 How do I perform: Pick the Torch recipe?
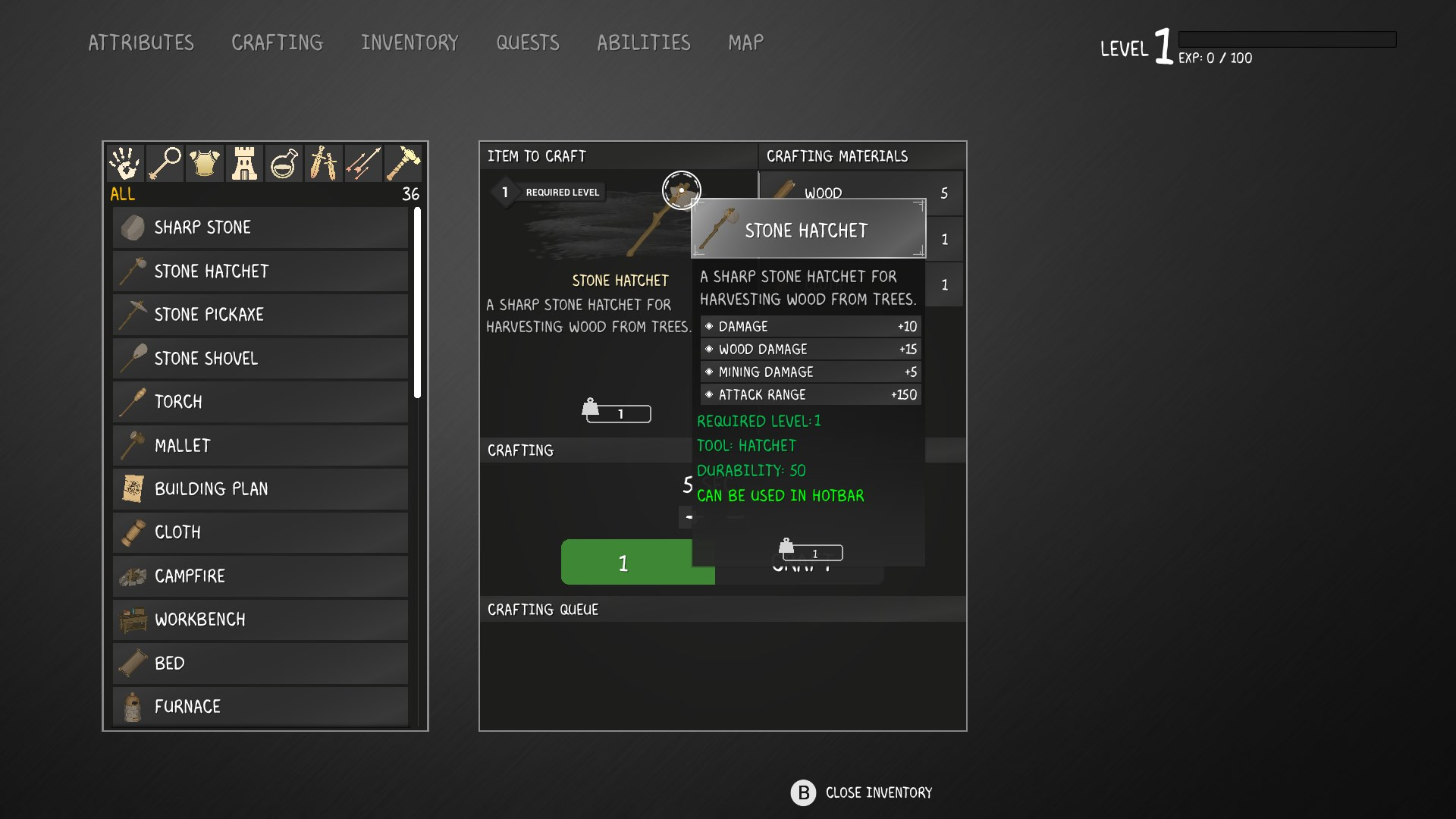click(x=260, y=402)
